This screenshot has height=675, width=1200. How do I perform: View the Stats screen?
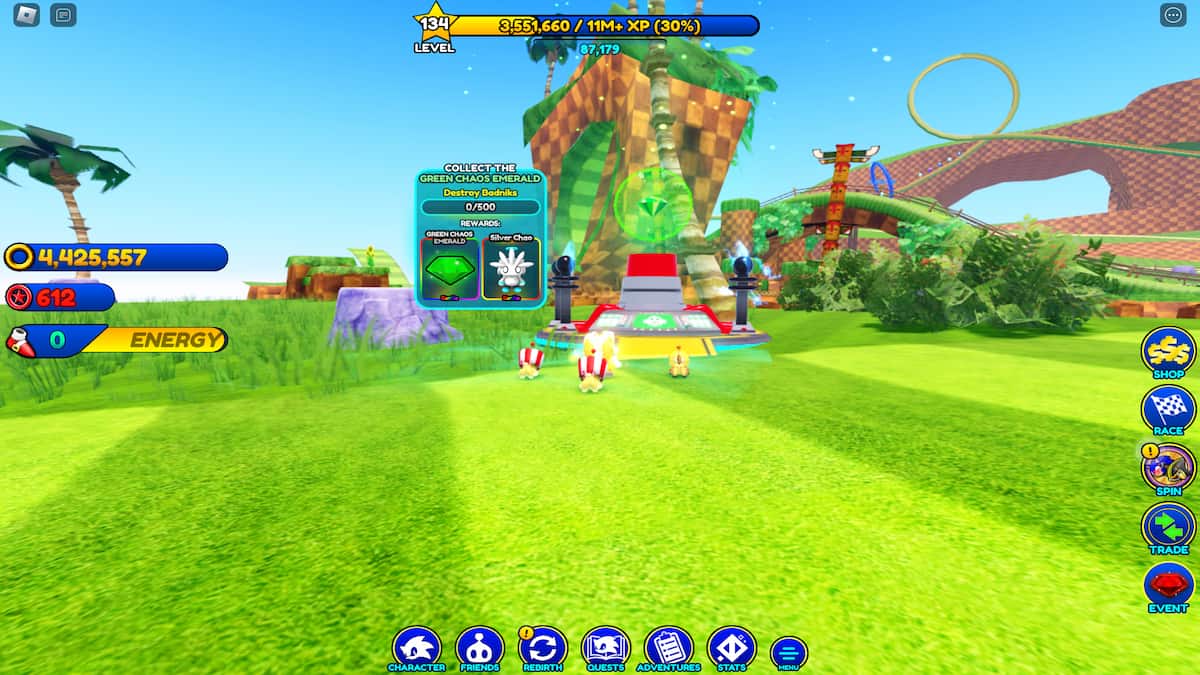click(x=731, y=648)
